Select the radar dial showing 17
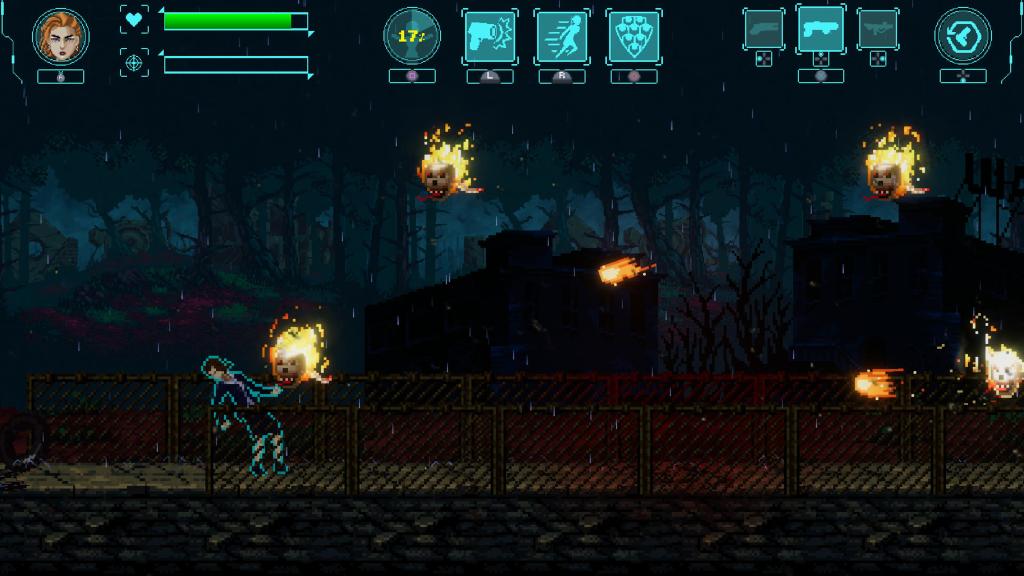The height and width of the screenshot is (576, 1024). pos(412,36)
